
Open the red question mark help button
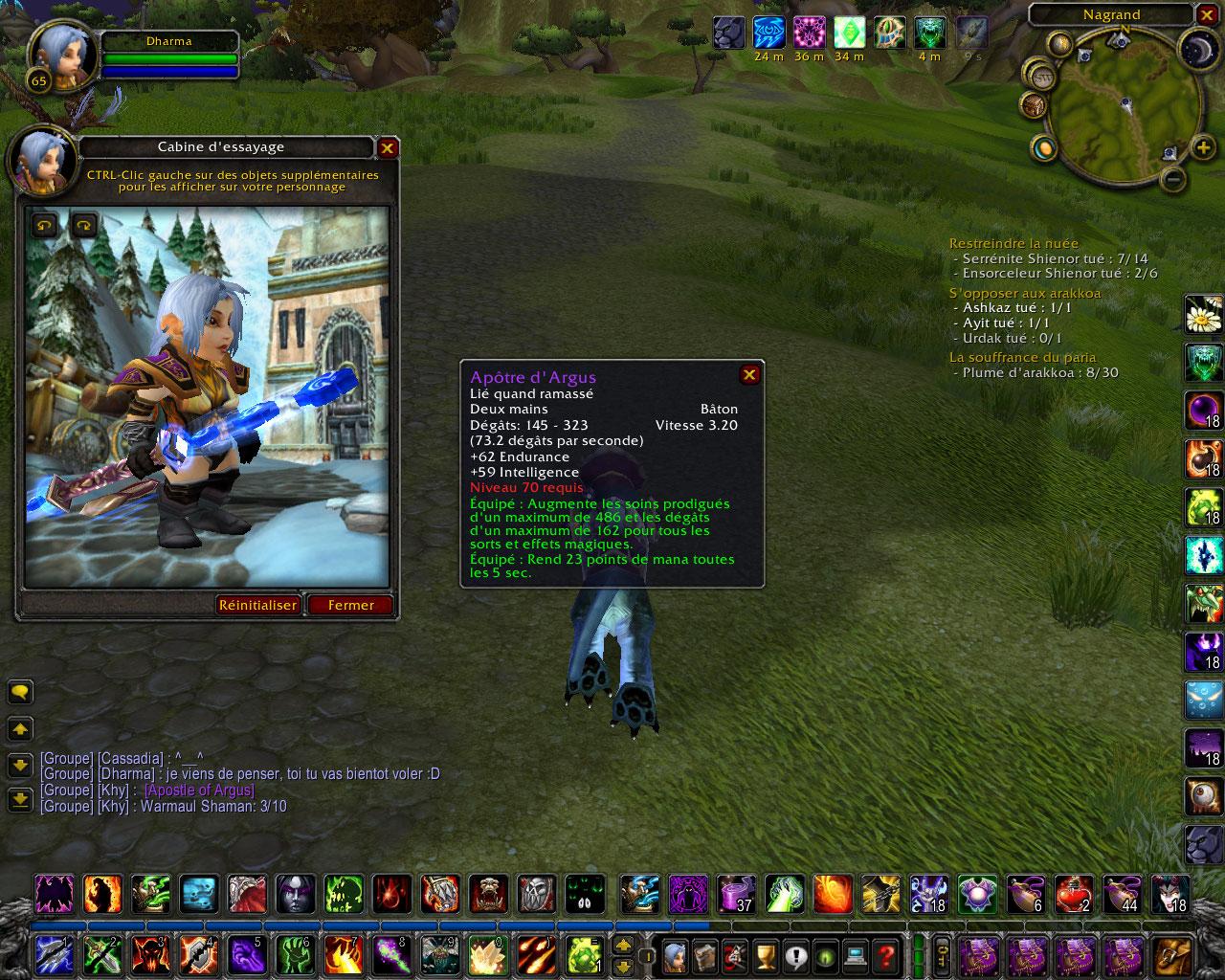[886, 955]
